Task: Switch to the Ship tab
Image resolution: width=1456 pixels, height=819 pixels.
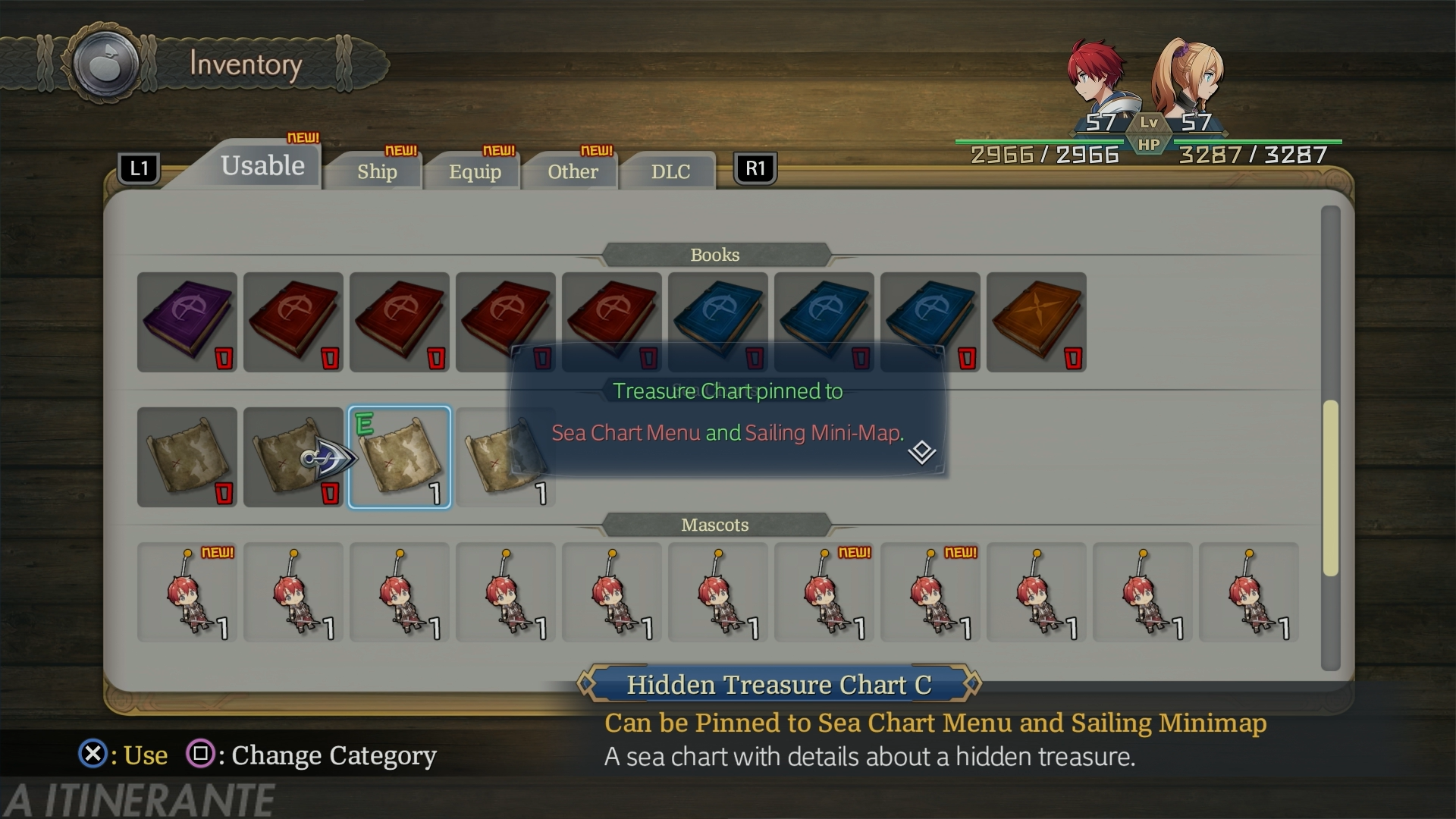Action: point(377,171)
